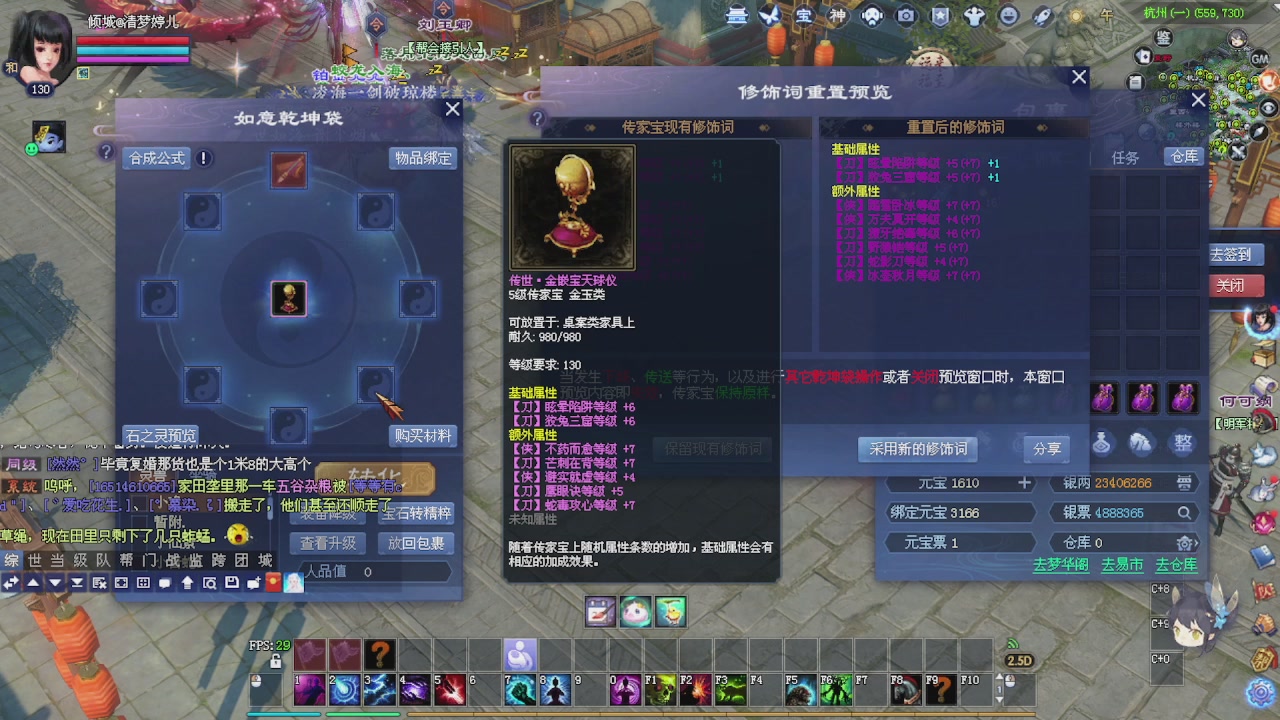Open the red envelope icon in the chat bar
Screen dimensions: 1280x720
pyautogui.click(x=272, y=584)
